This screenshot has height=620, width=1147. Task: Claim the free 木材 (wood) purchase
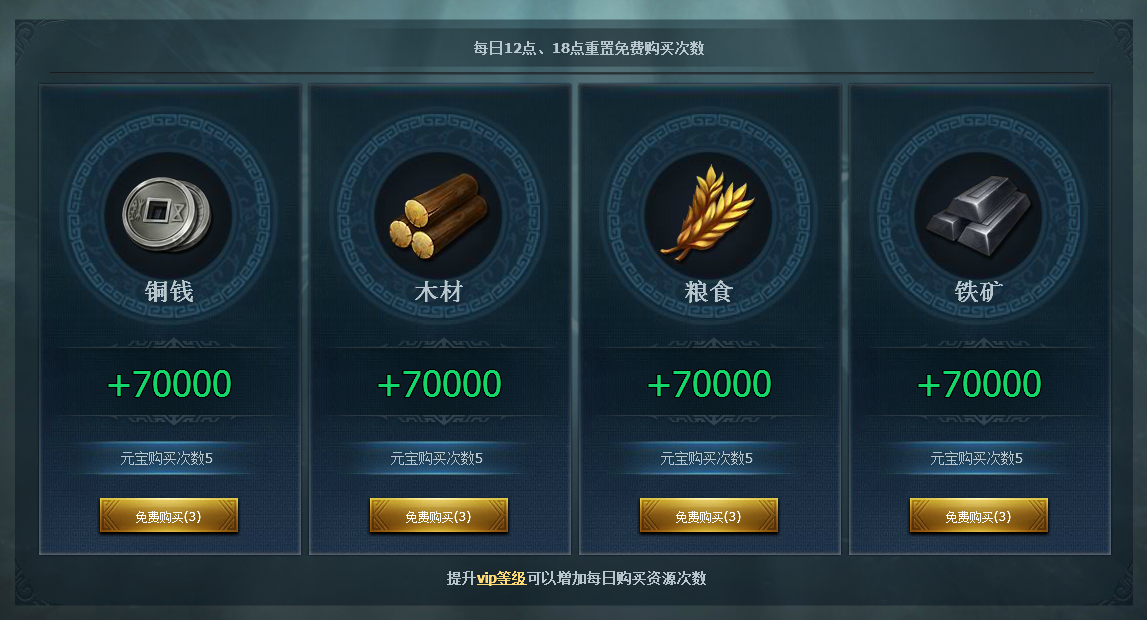(439, 516)
